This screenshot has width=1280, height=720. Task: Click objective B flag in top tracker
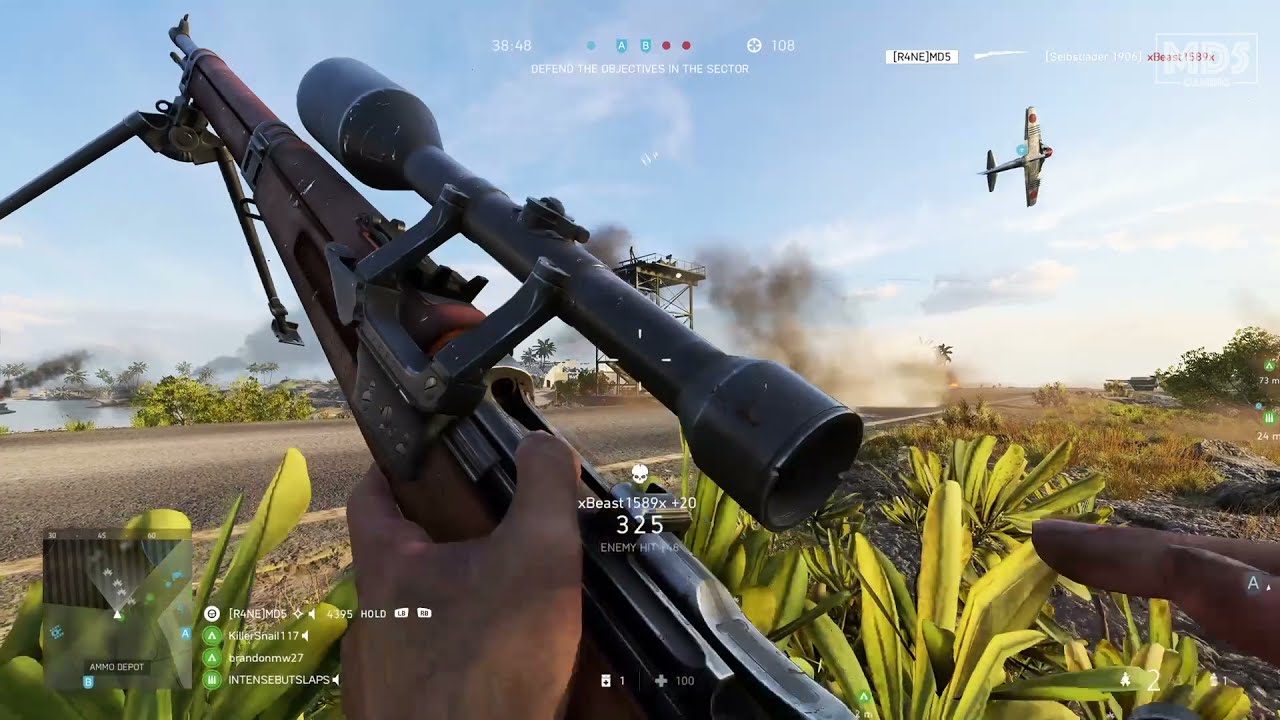[645, 45]
